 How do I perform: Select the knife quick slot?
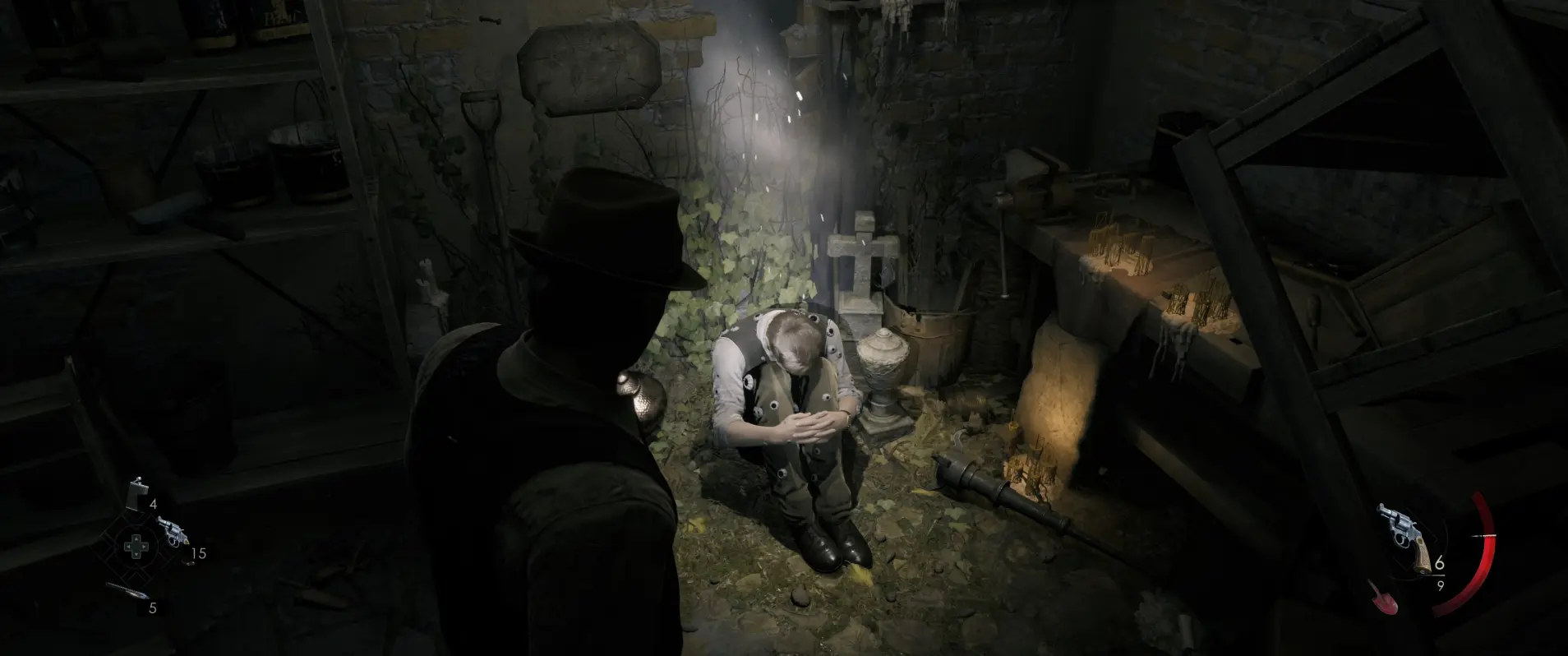(127, 592)
